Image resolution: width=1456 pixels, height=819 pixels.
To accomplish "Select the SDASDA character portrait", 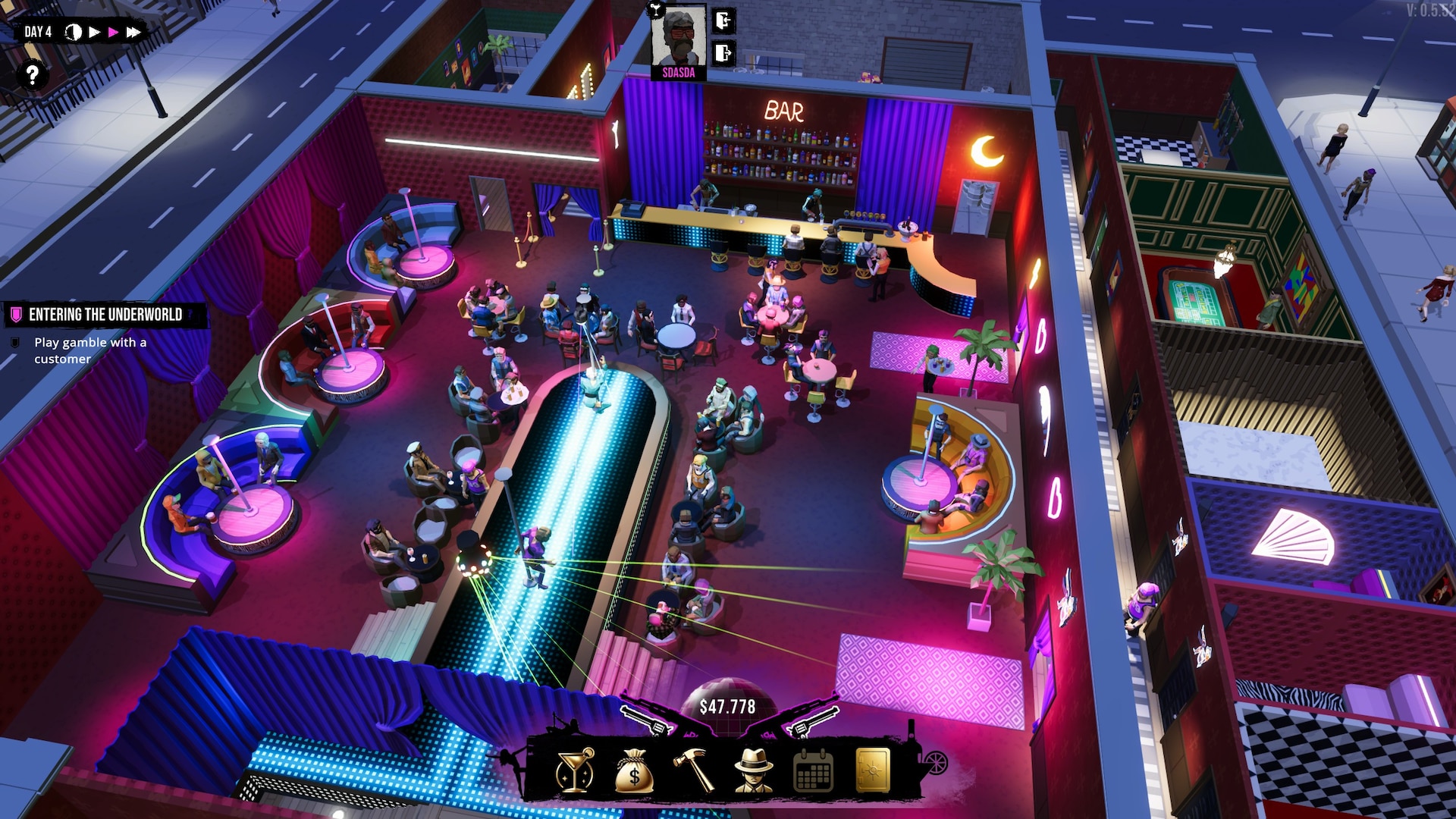I will [679, 38].
